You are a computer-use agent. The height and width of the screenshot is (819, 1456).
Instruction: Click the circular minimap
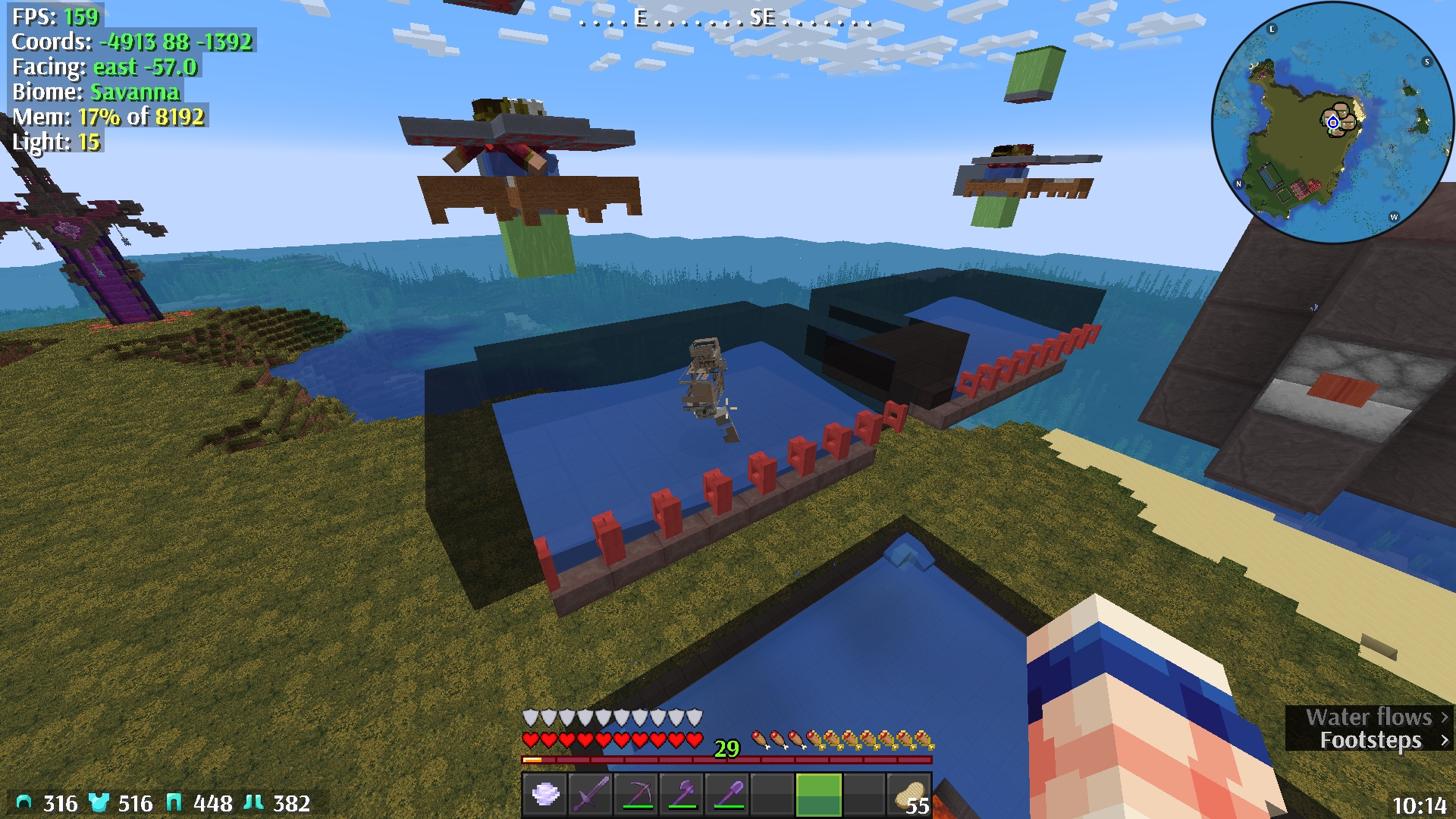tap(1332, 123)
